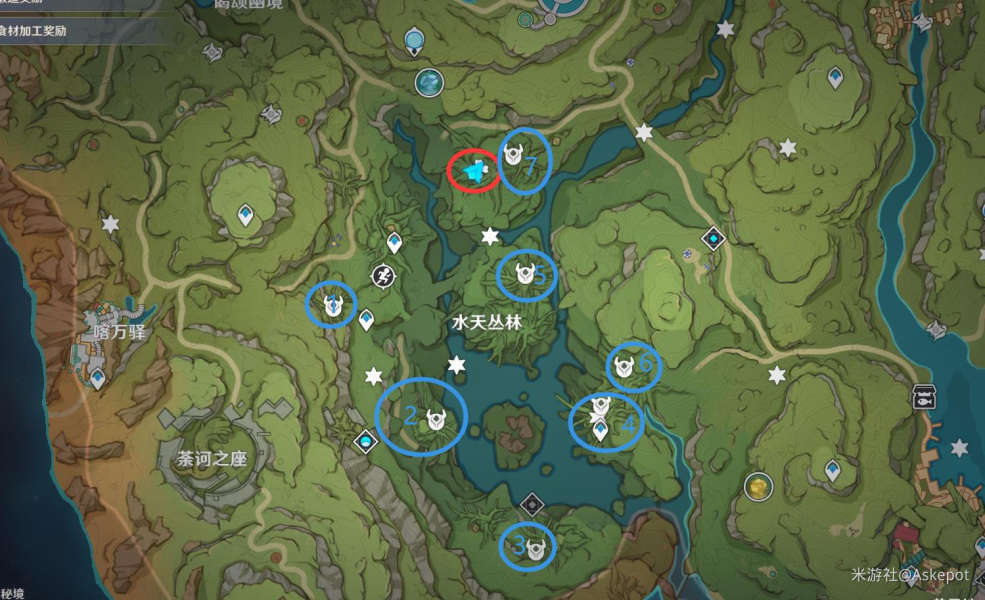
Task: Select the fishing shop map icon
Action: click(924, 397)
